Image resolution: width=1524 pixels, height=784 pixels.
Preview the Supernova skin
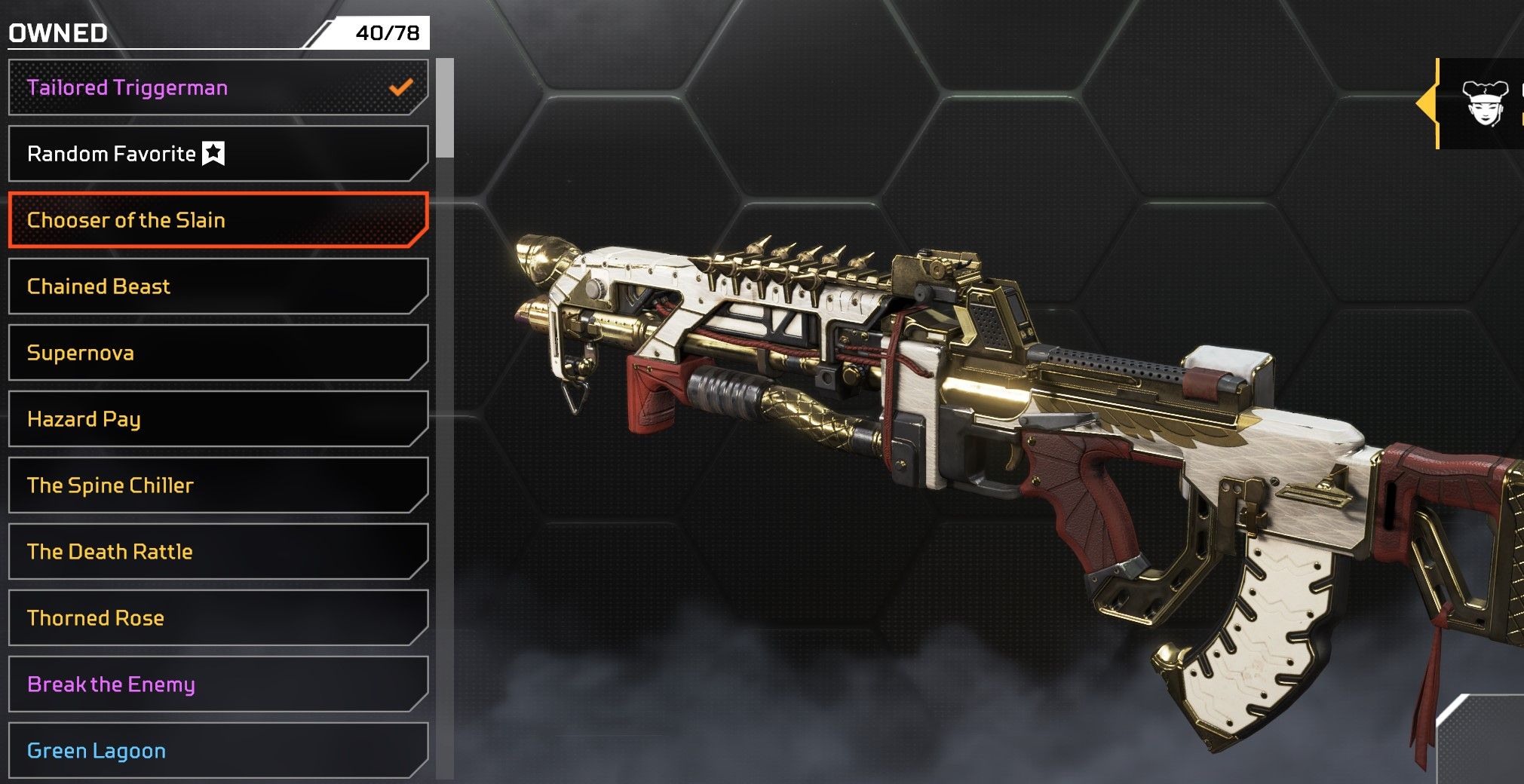(x=217, y=353)
